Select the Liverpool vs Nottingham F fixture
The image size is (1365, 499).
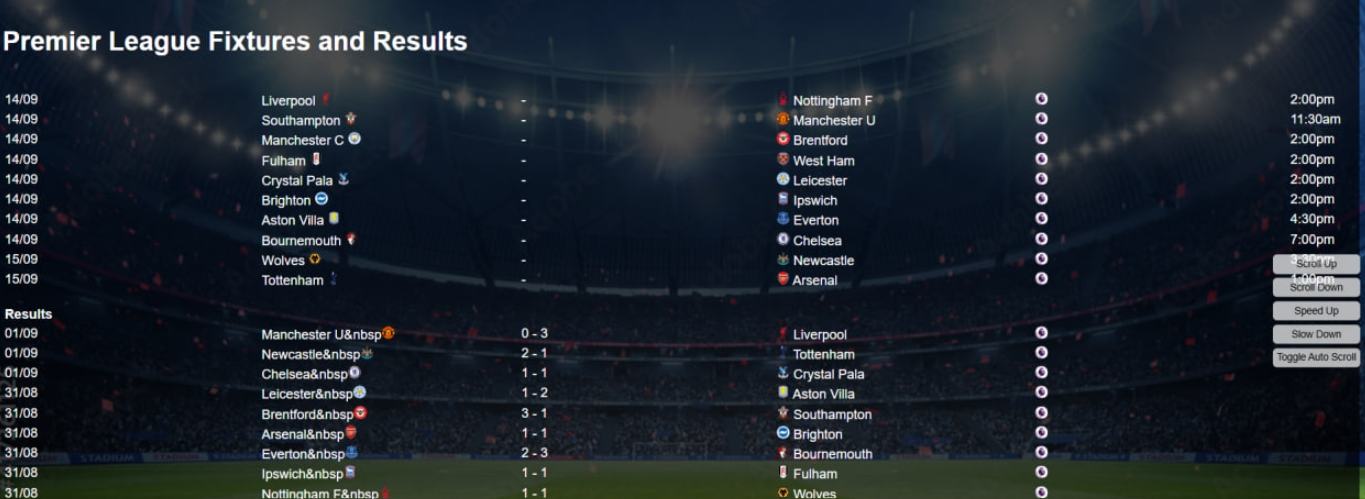click(x=523, y=101)
